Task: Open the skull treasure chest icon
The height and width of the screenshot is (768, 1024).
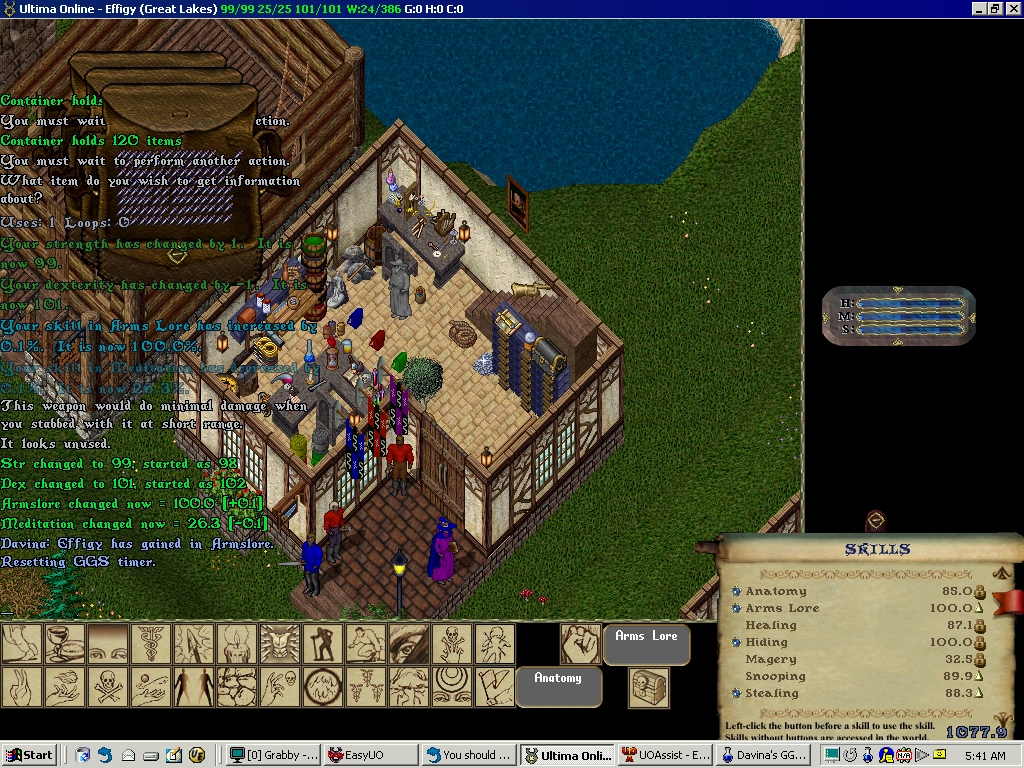Action: coord(649,687)
